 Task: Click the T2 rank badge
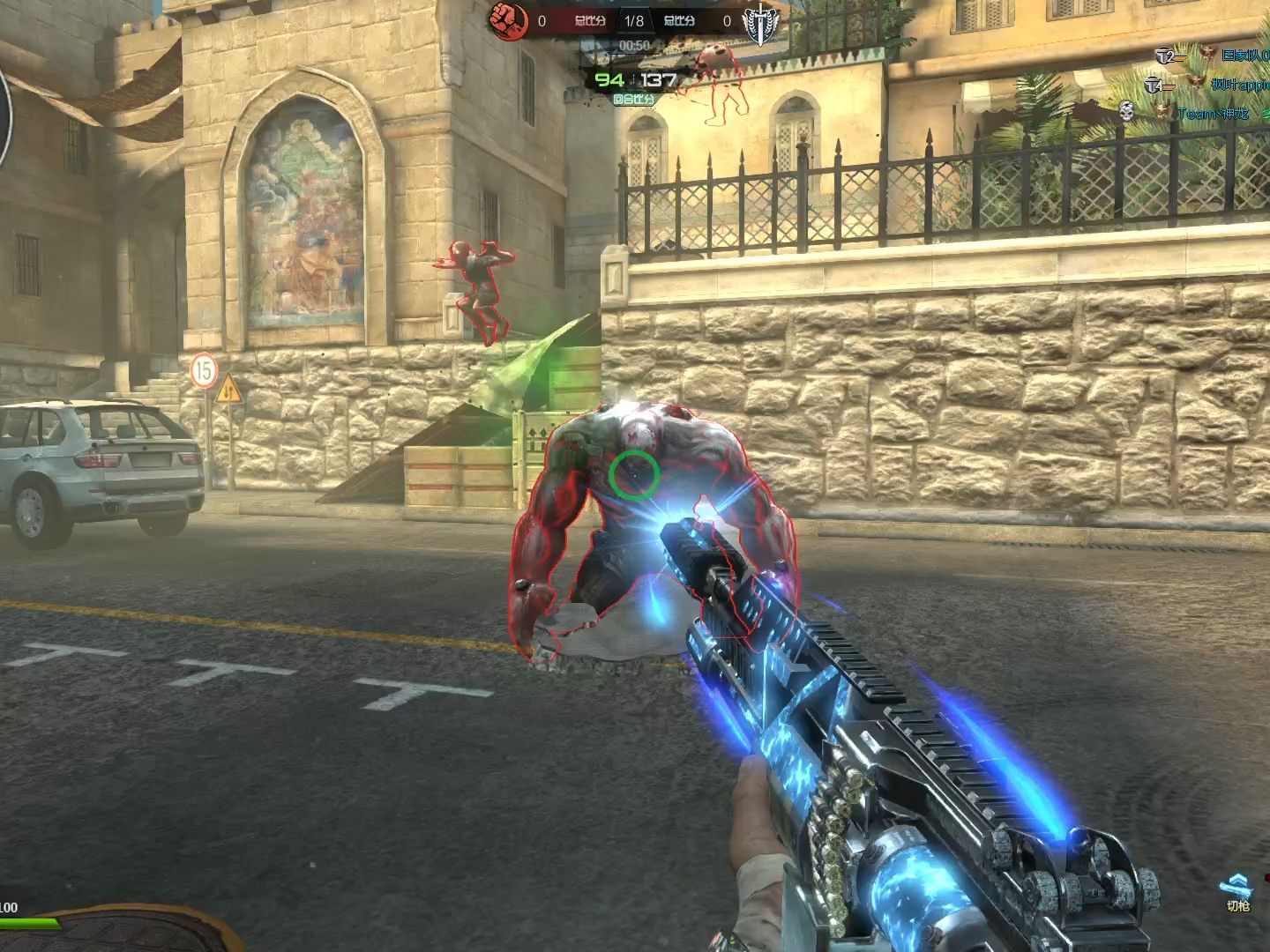pos(1164,56)
